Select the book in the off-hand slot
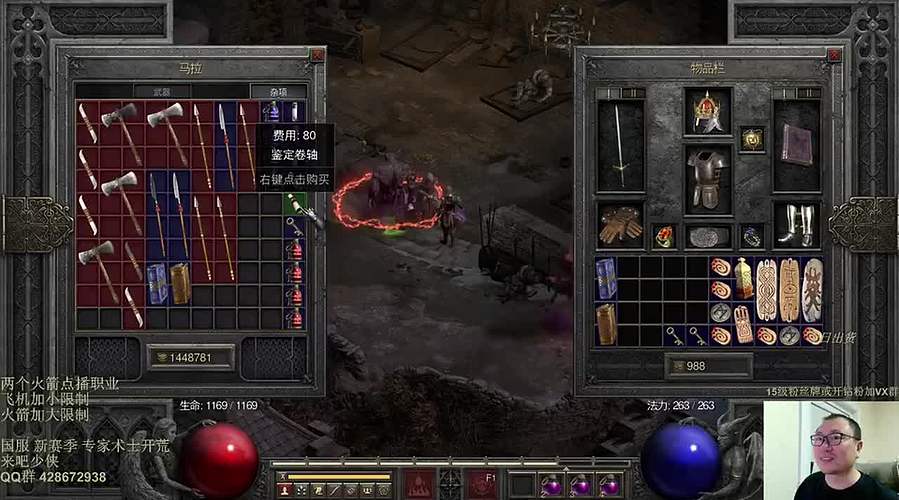The width and height of the screenshot is (899, 500). point(797,144)
